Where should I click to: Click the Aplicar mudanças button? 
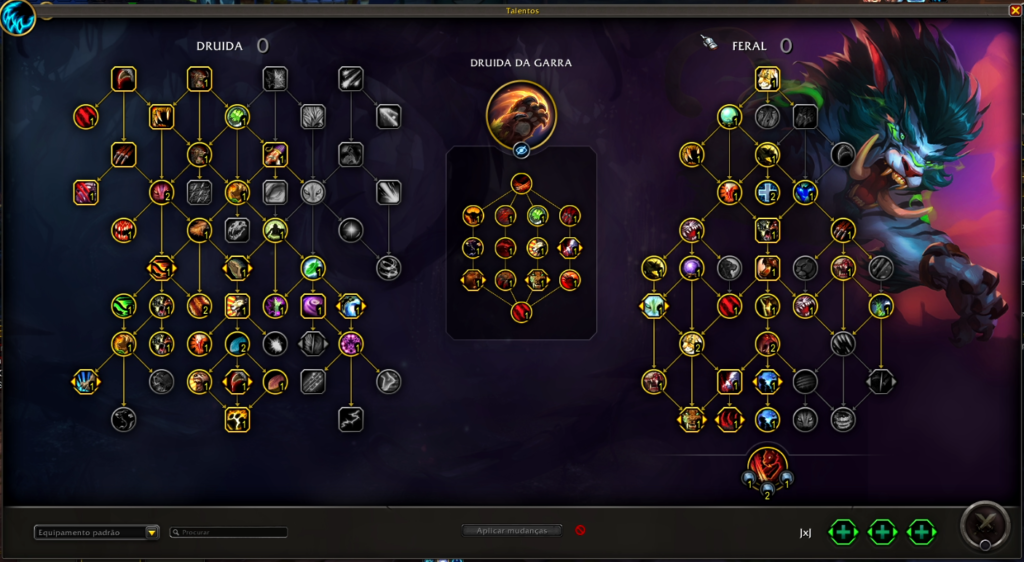click(512, 530)
